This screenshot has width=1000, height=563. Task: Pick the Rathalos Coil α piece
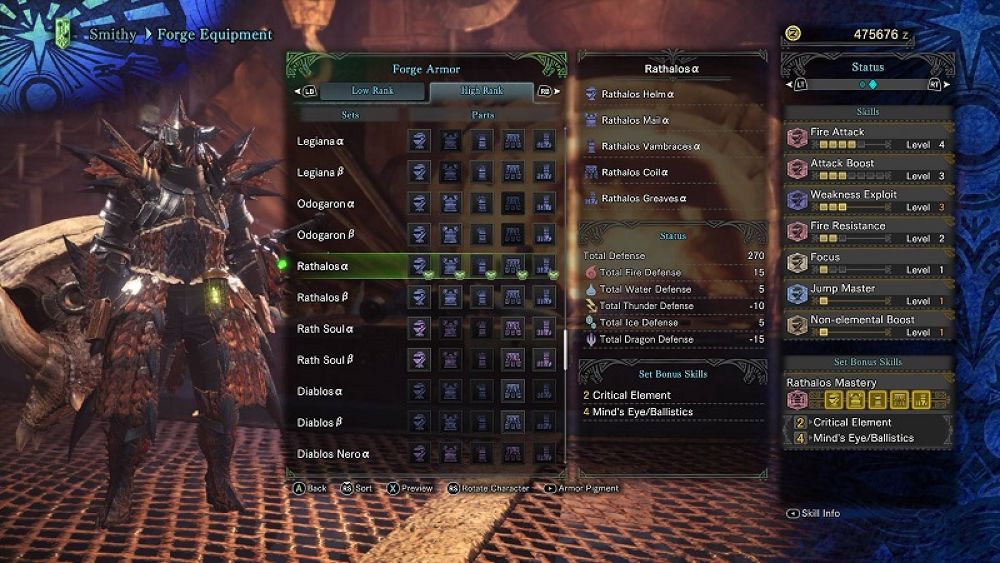coord(635,172)
